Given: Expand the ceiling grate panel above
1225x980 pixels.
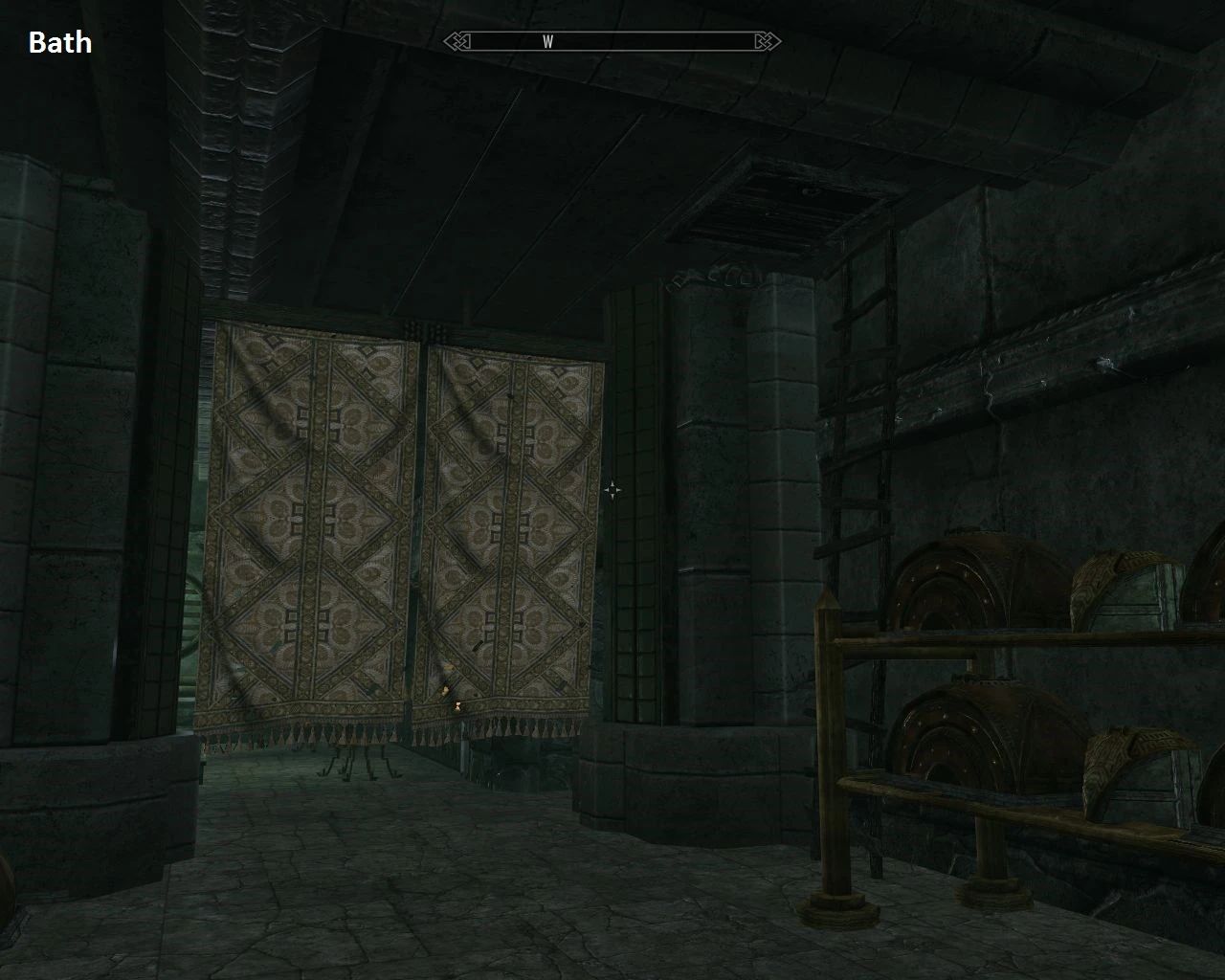Looking at the screenshot, I should tap(775, 206).
